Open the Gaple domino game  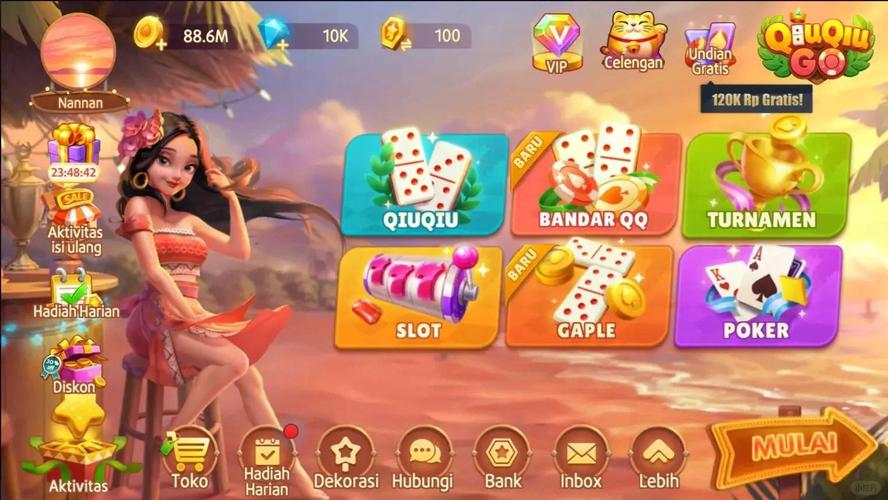(587, 296)
